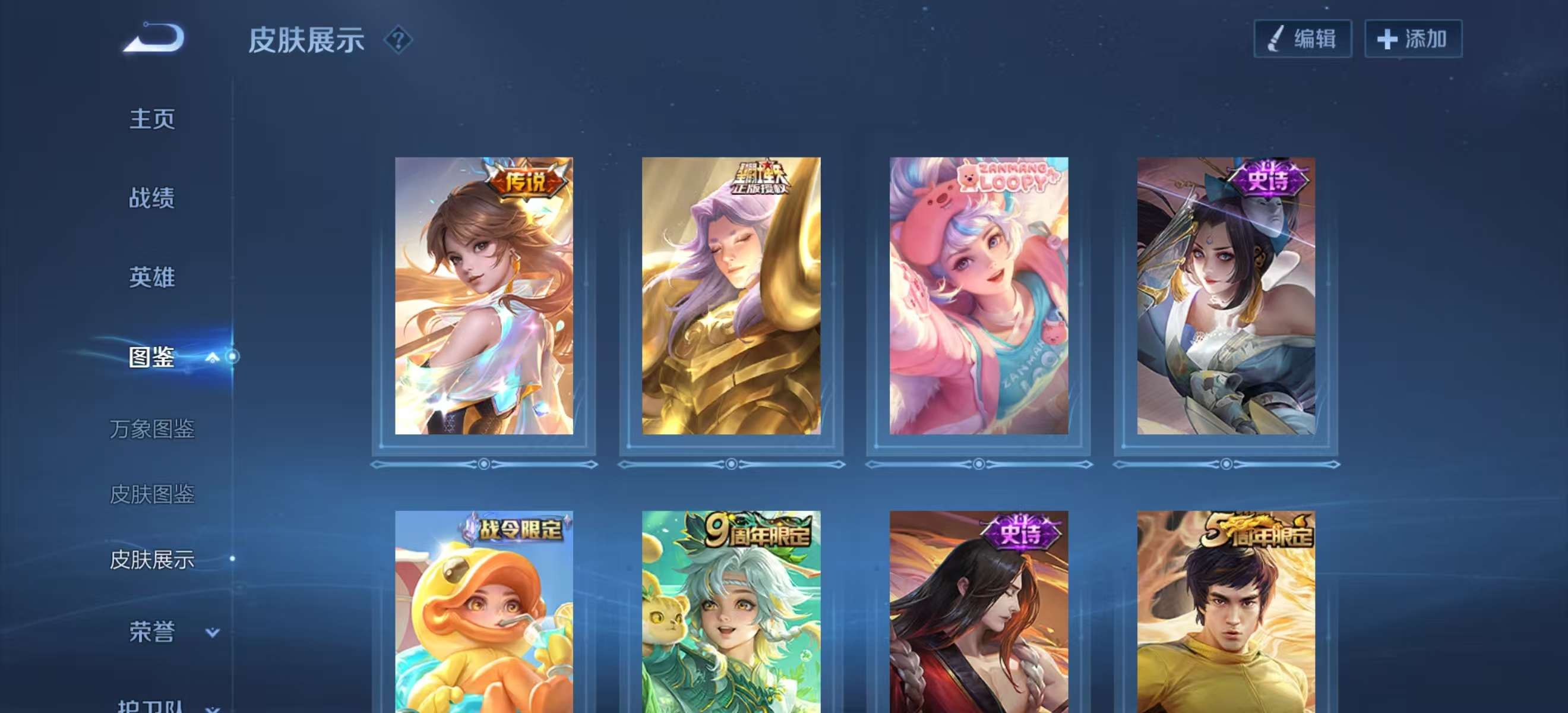This screenshot has width=1568, height=713.
Task: Open the golden armor purple-haired skin card
Action: [x=731, y=296]
